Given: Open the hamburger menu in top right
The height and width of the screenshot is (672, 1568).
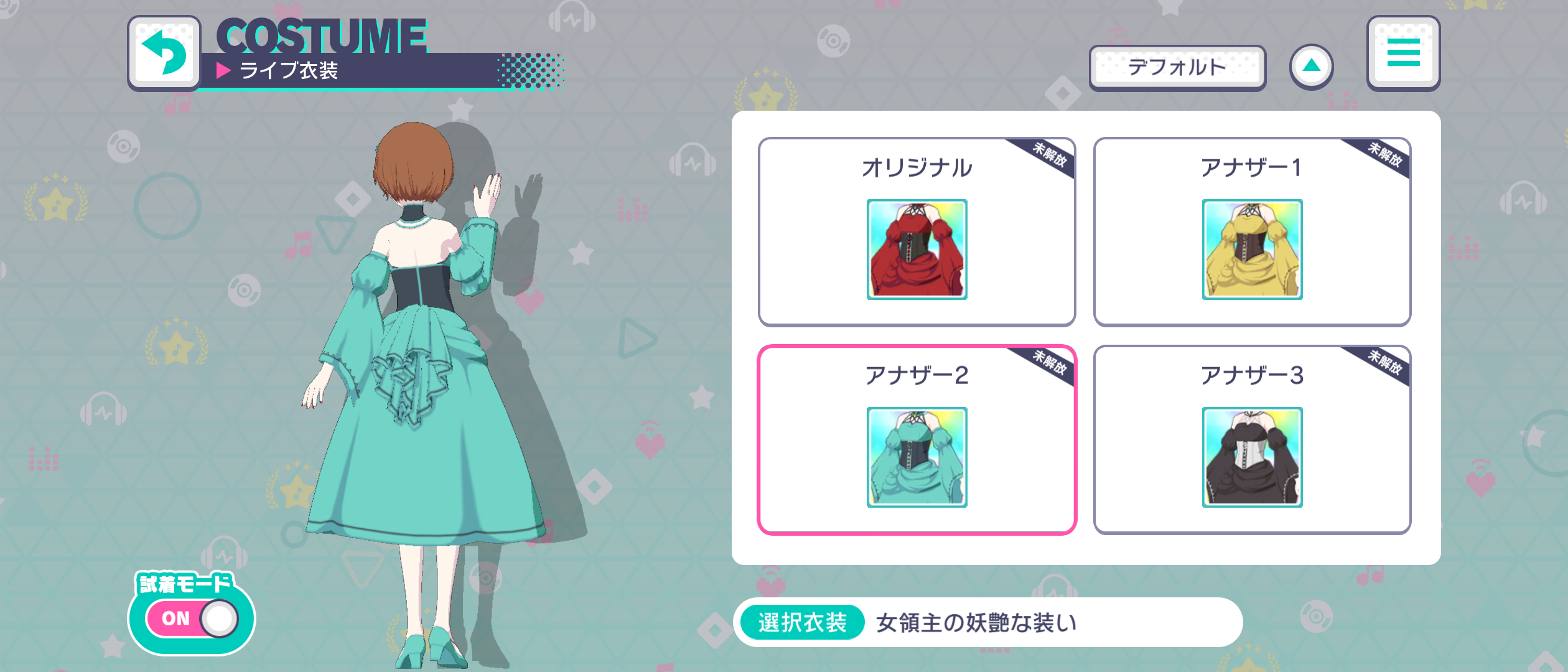Looking at the screenshot, I should (x=1403, y=53).
